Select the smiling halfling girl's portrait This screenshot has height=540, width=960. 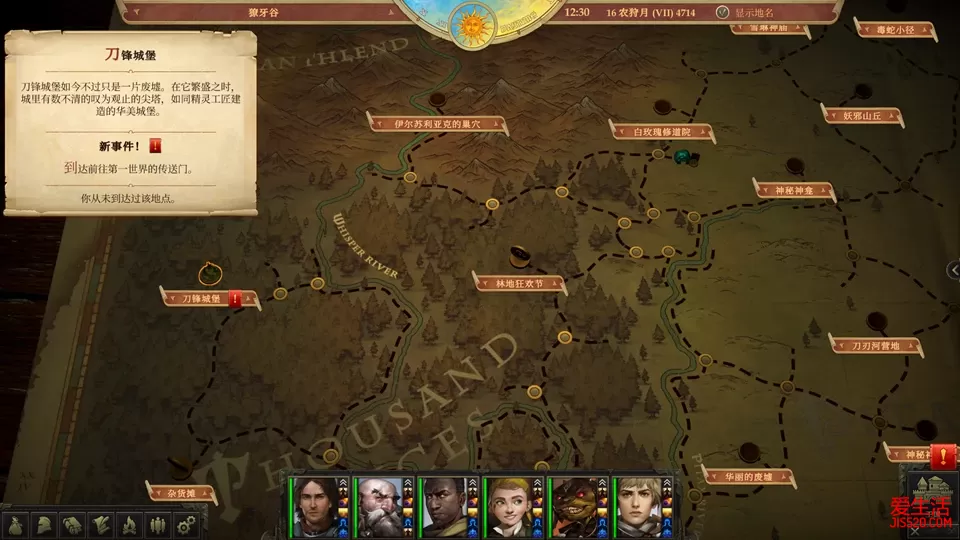click(513, 504)
